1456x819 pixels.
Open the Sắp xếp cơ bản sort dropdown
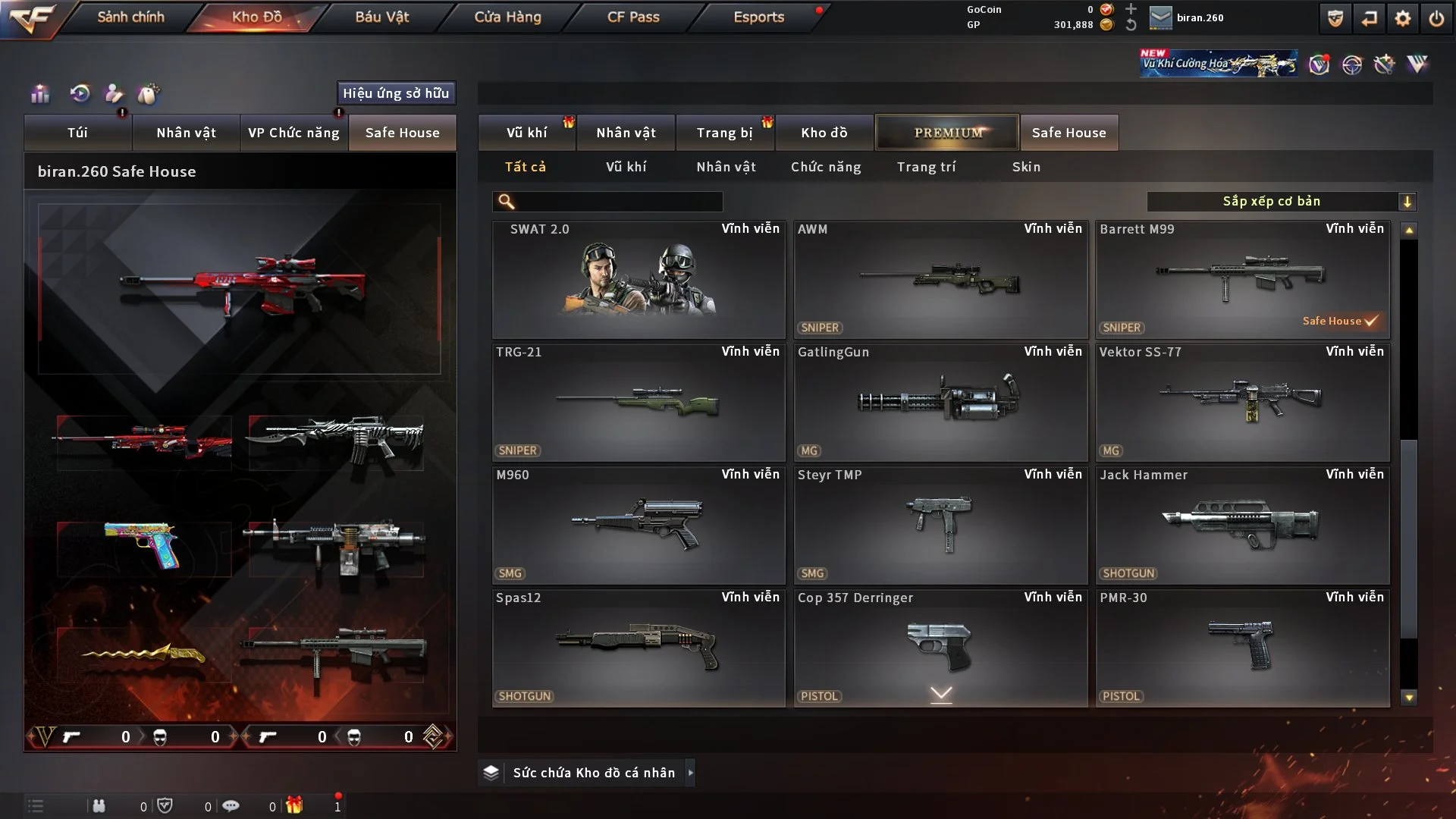(x=1281, y=202)
